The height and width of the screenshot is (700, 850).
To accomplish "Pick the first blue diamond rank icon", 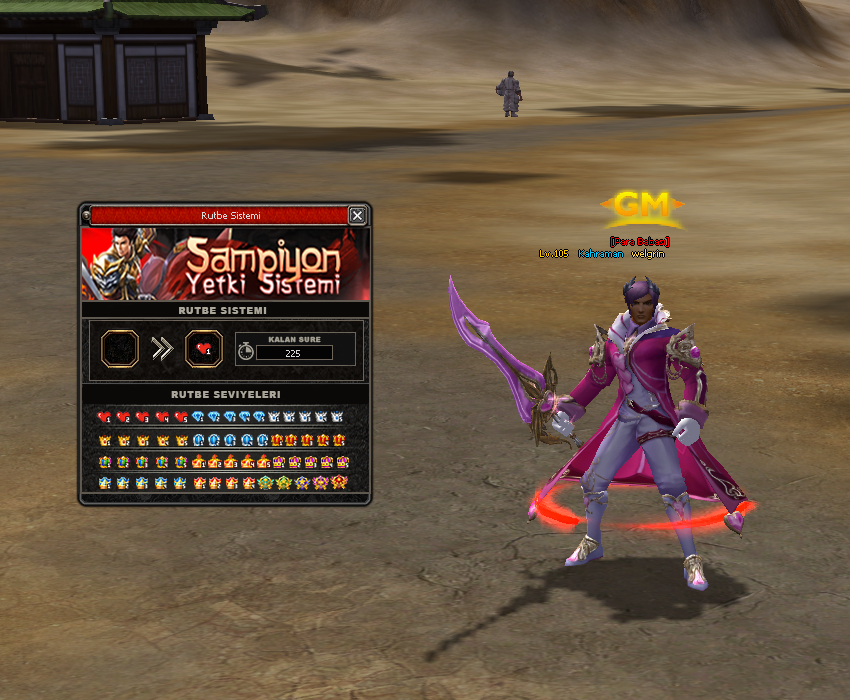I will (x=198, y=417).
